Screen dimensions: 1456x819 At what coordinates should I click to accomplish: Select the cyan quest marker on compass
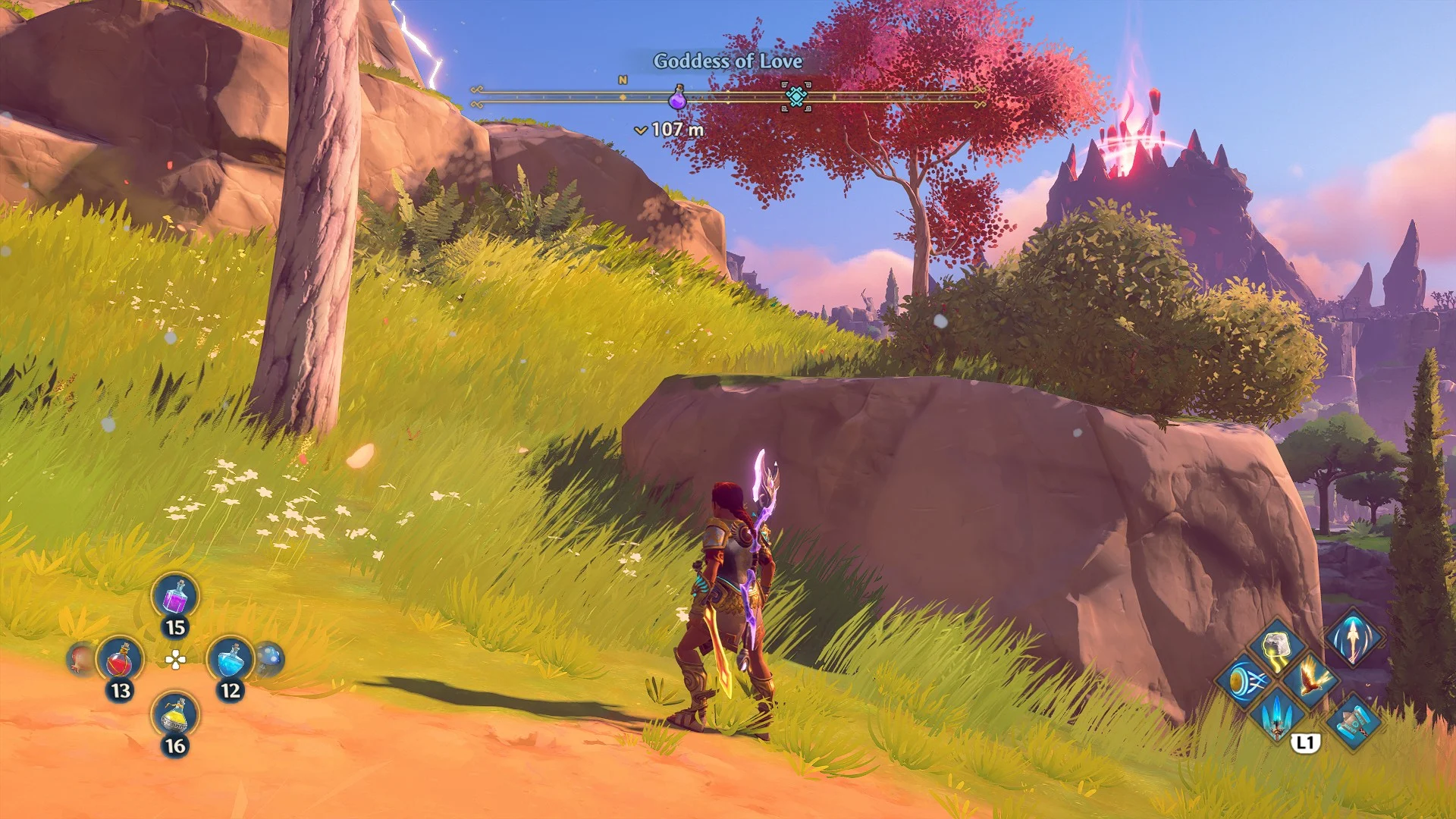click(795, 96)
